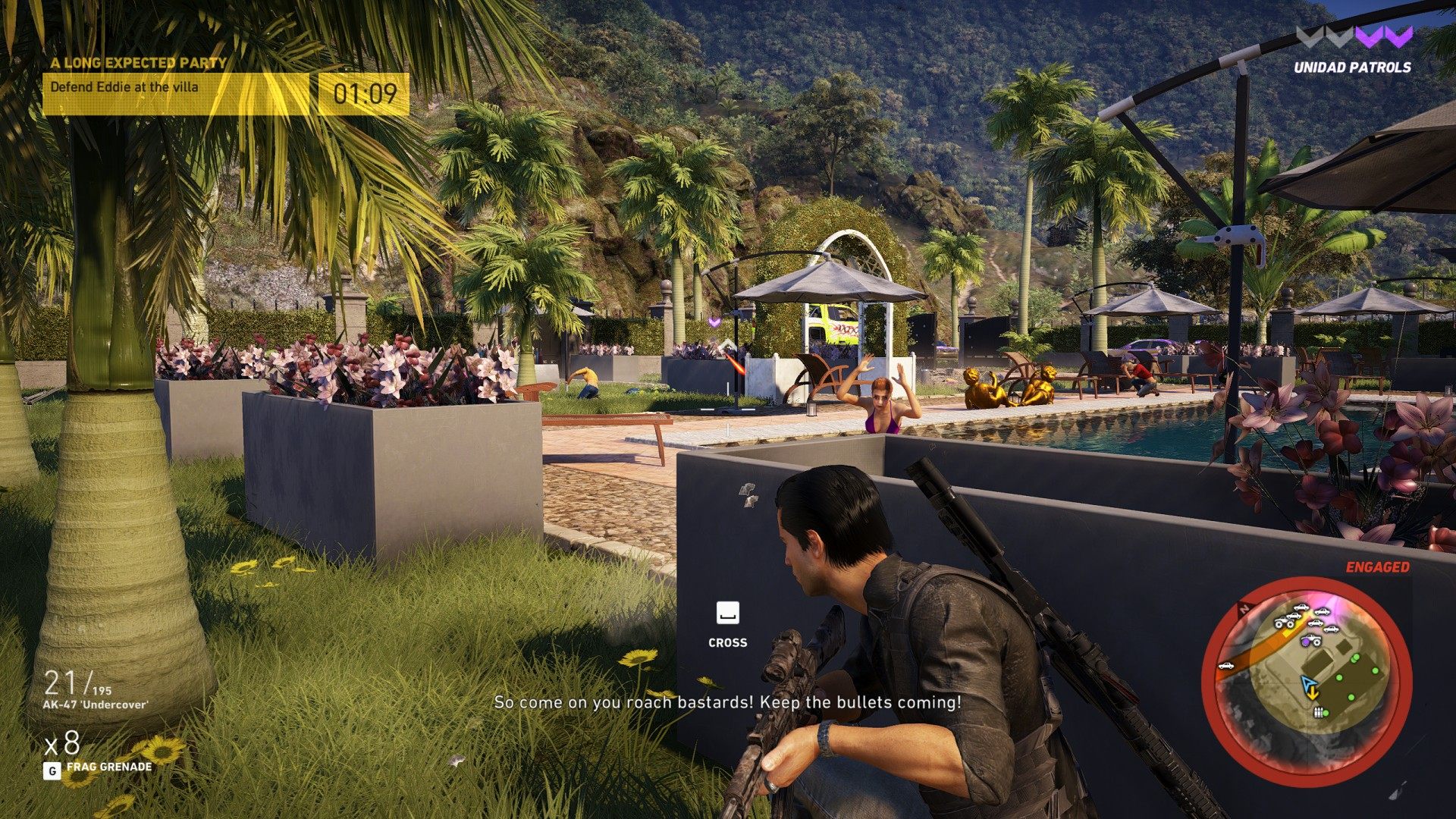The height and width of the screenshot is (819, 1456).
Task: Select the Frag Grenade item indicator
Action: pos(108,767)
